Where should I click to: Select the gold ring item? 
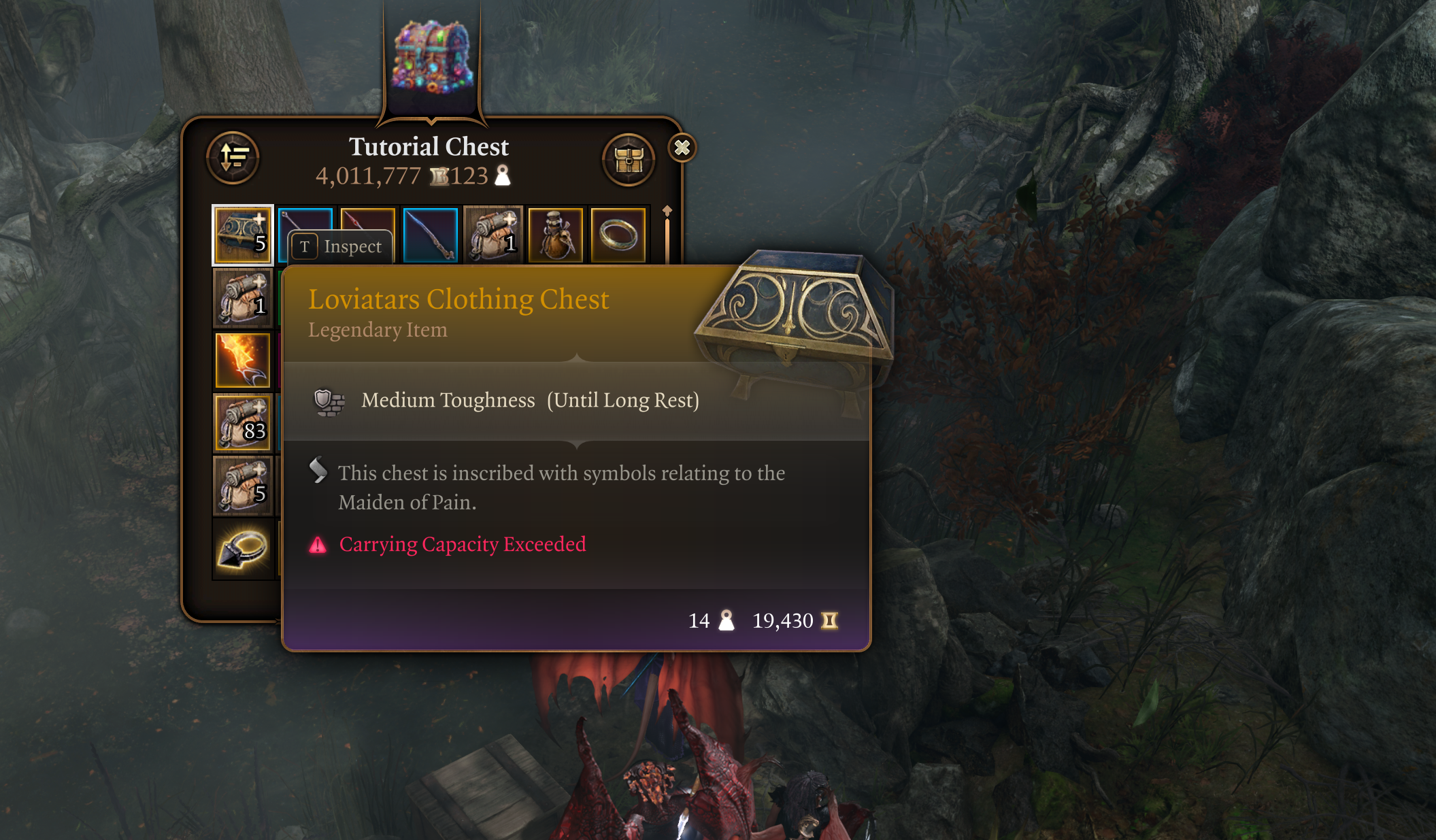[x=618, y=235]
